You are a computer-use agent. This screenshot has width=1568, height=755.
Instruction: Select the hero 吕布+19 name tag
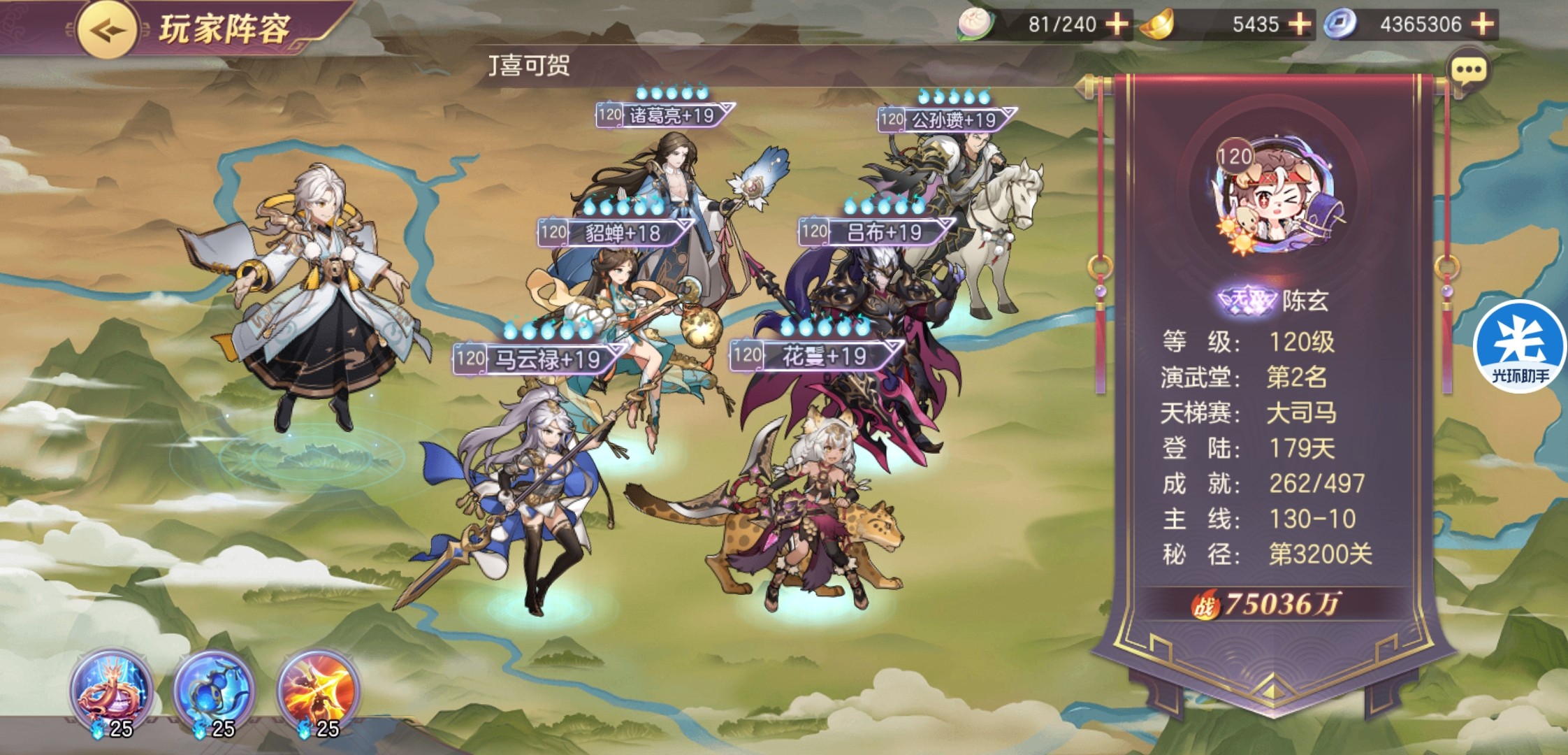[x=876, y=231]
